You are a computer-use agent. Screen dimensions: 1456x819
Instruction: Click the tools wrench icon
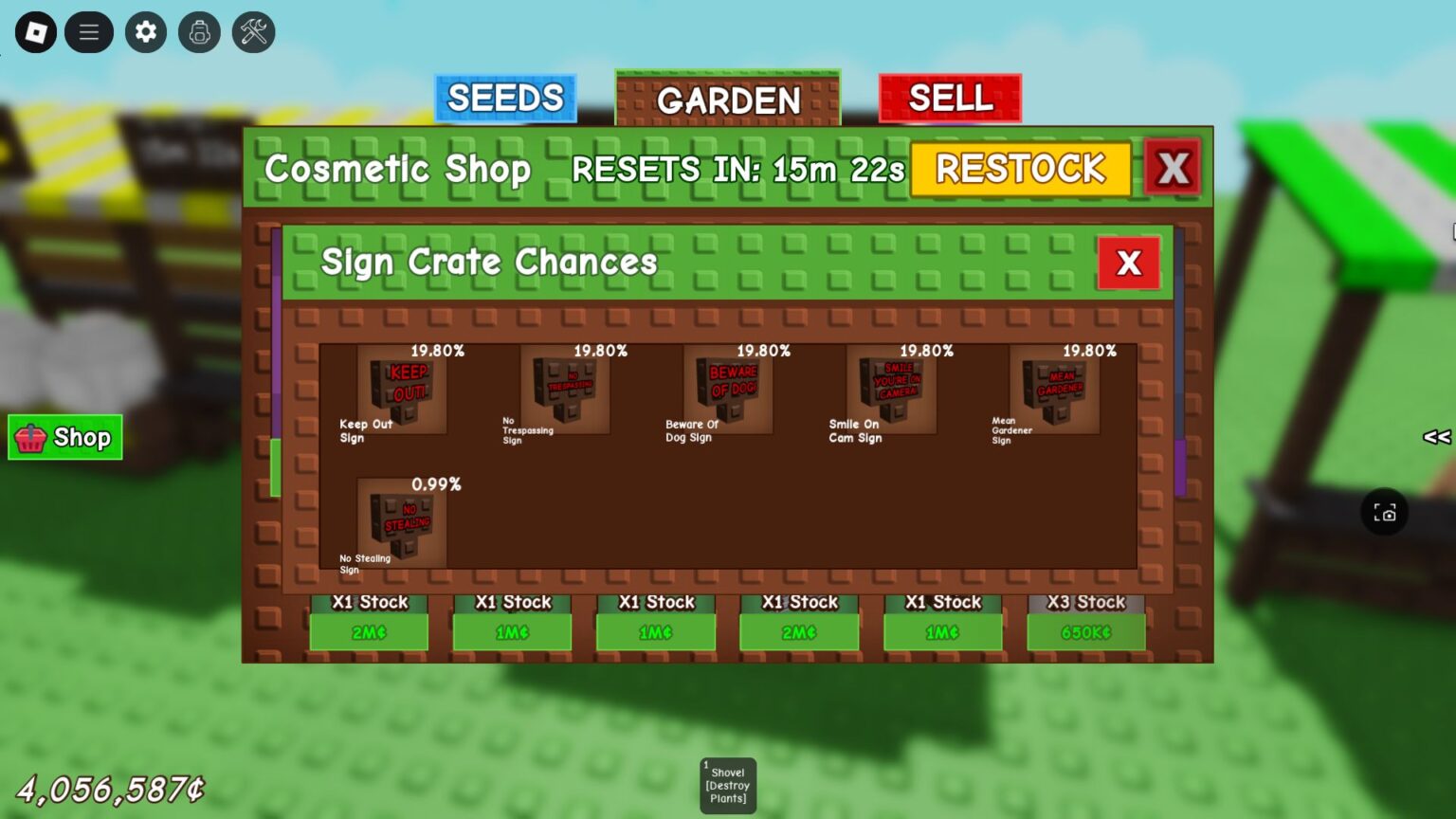coord(252,31)
